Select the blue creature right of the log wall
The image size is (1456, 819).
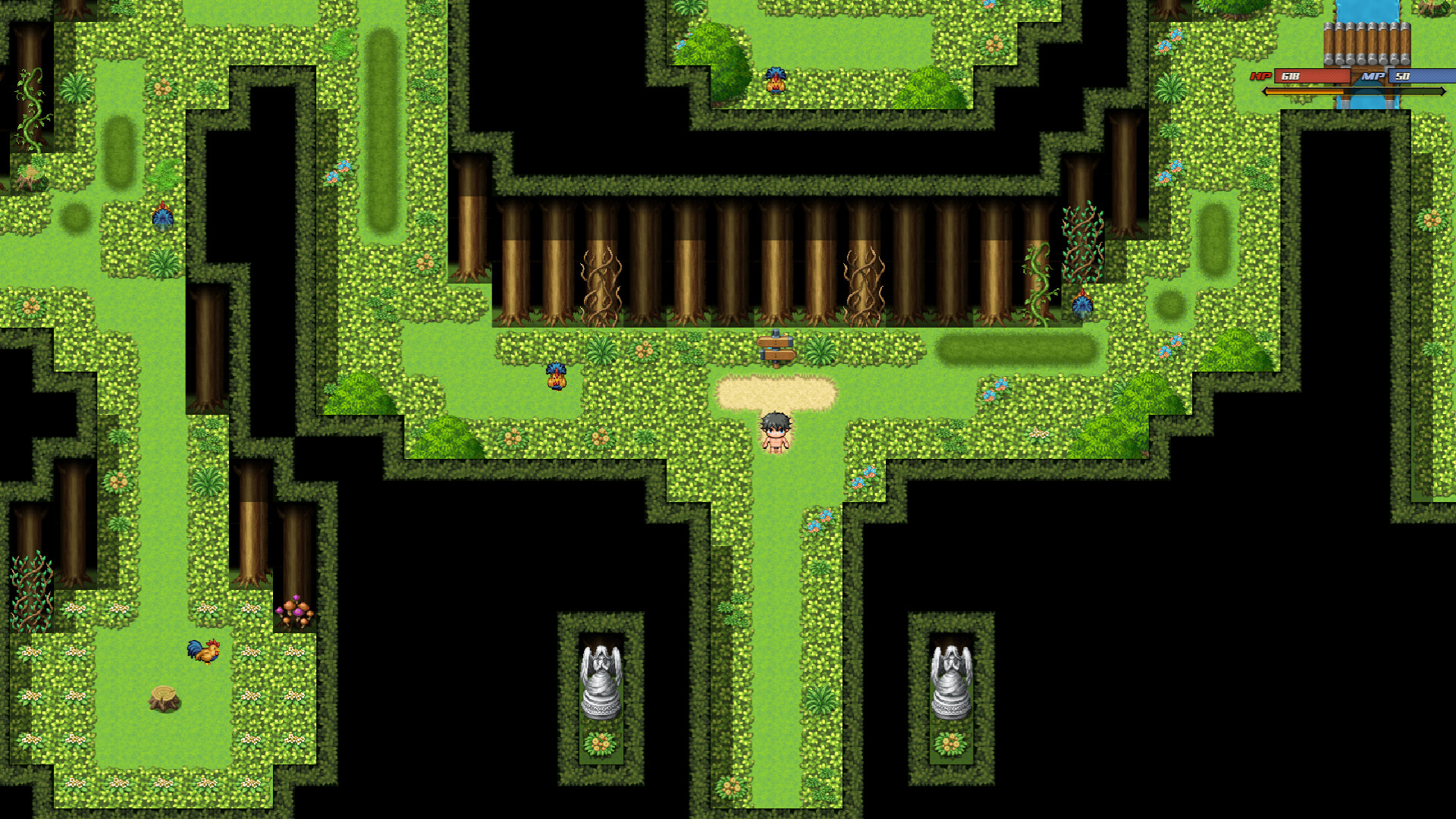[x=1082, y=303]
